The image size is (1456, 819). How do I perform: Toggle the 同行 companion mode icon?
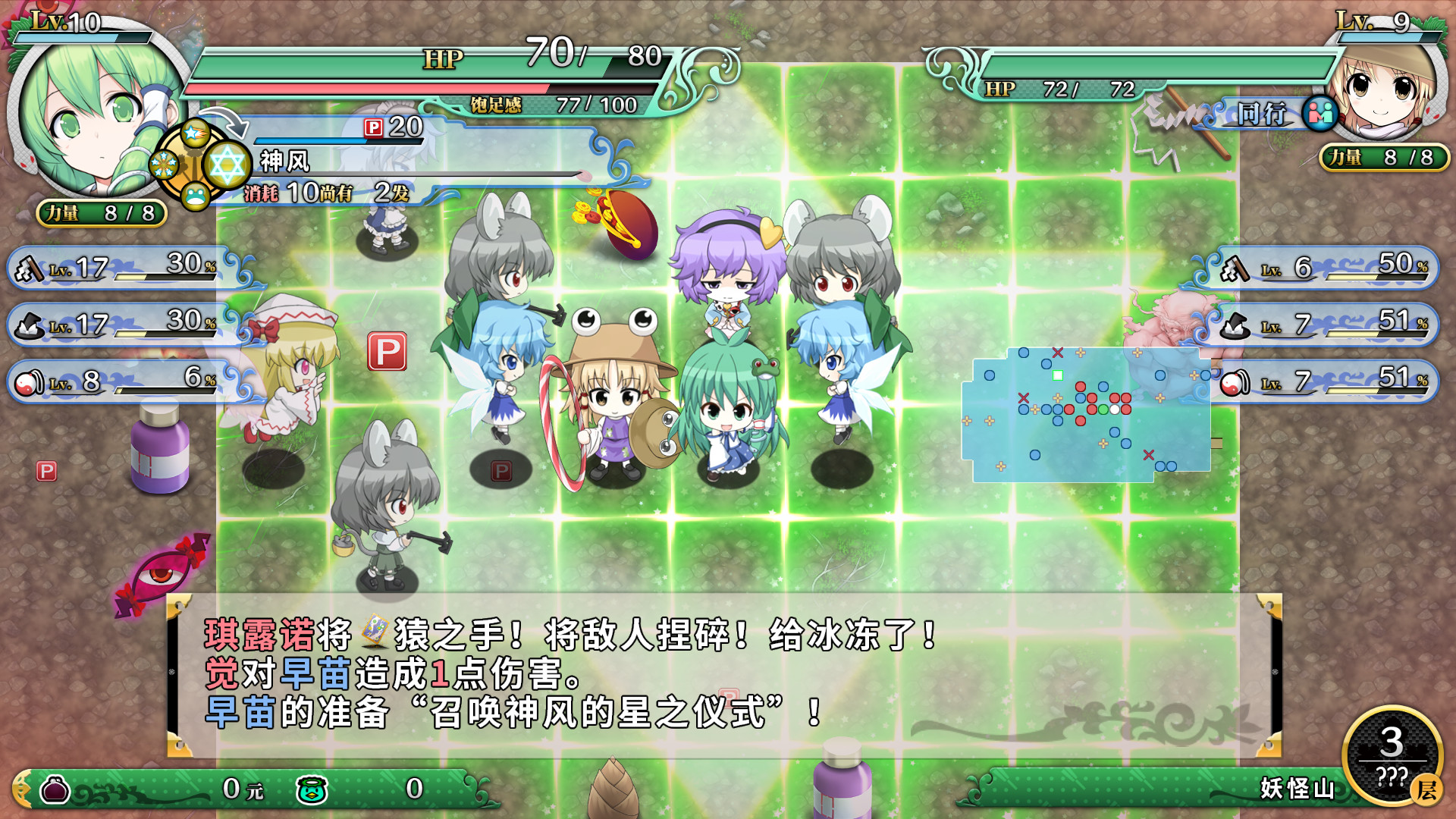pos(1319,114)
